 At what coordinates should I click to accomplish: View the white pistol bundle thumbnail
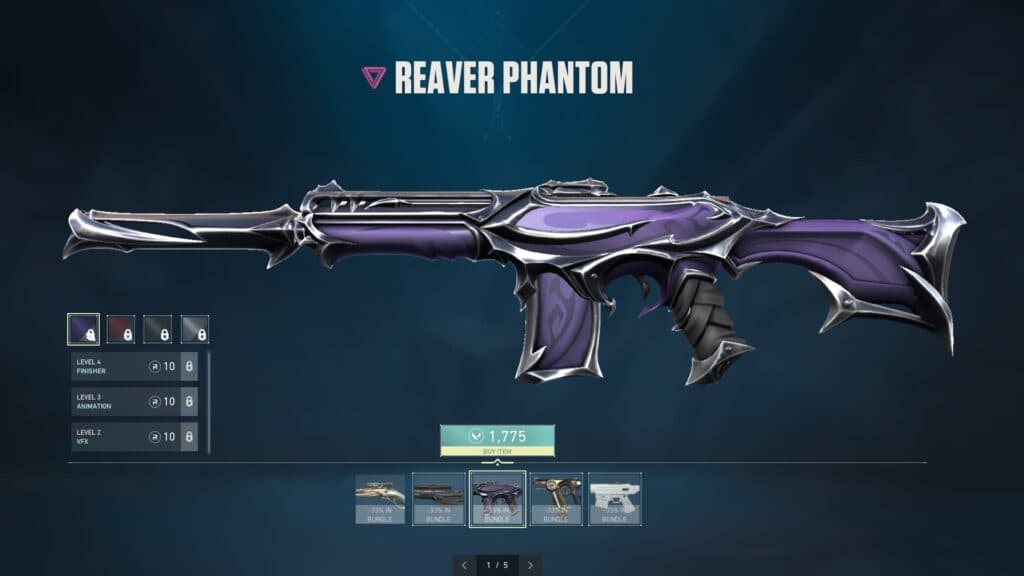pos(615,499)
